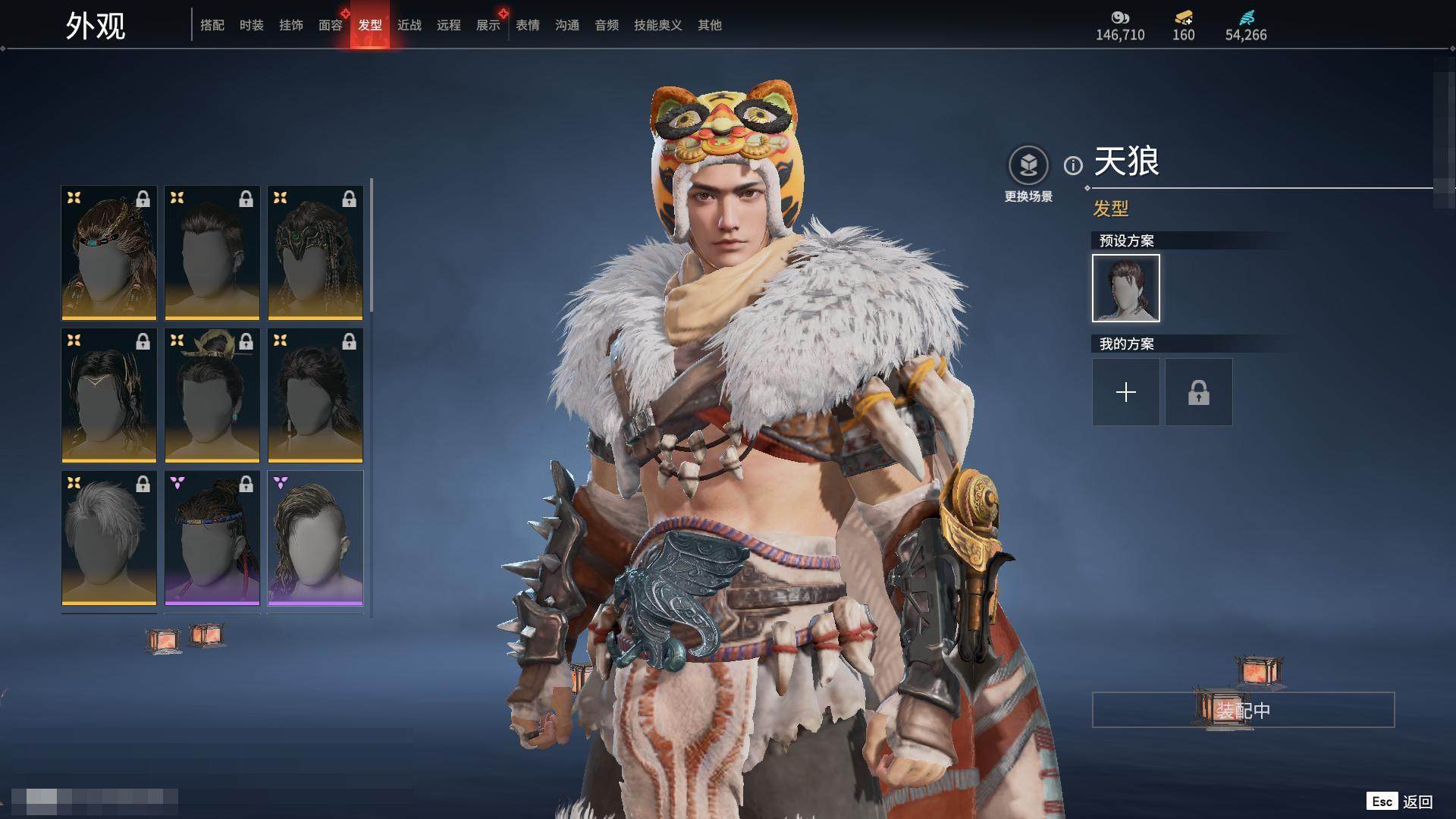1456x819 pixels.
Task: Switch to the 表情 emote tab
Action: coord(528,26)
